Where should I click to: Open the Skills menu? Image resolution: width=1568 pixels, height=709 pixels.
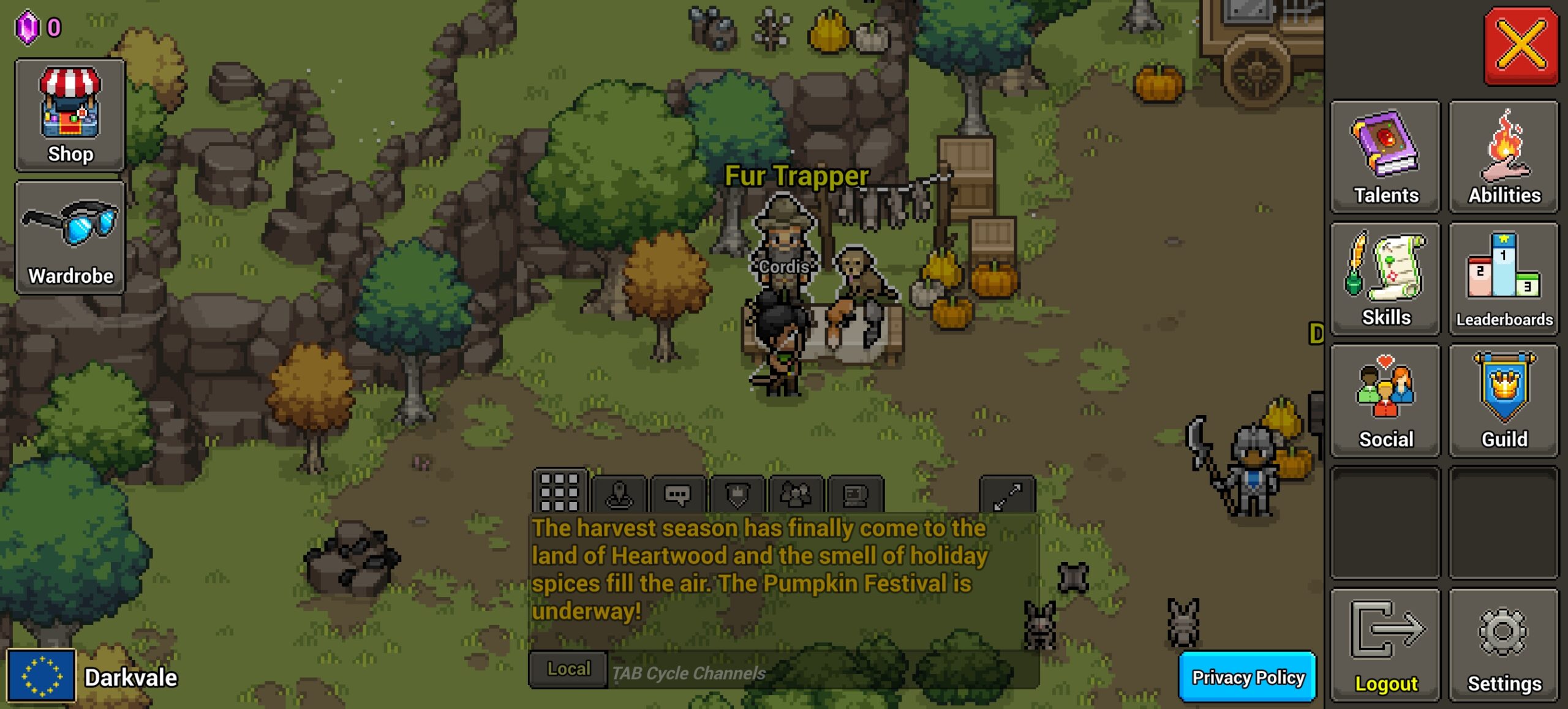tap(1385, 279)
